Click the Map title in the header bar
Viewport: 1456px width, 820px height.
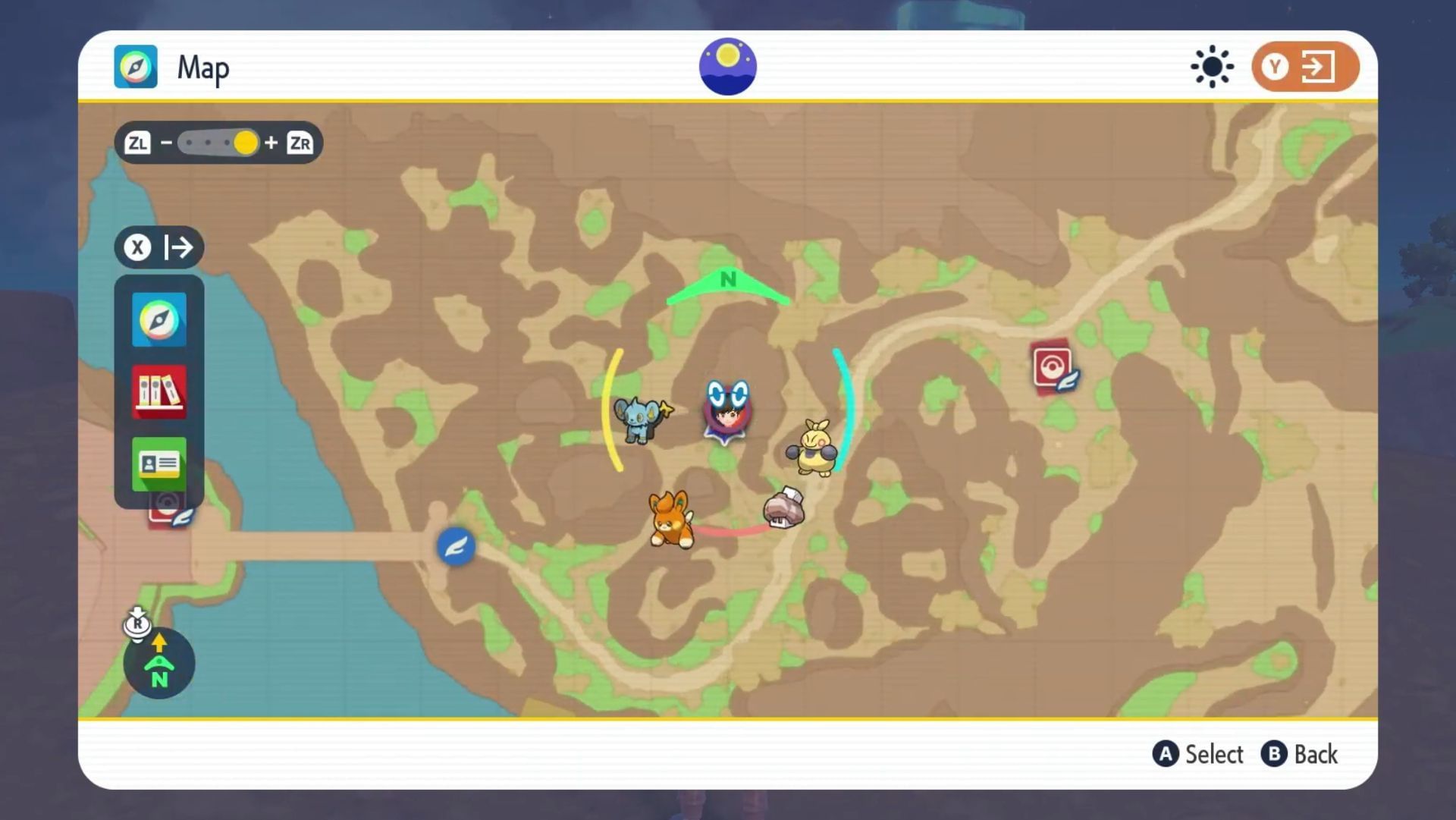(x=202, y=67)
